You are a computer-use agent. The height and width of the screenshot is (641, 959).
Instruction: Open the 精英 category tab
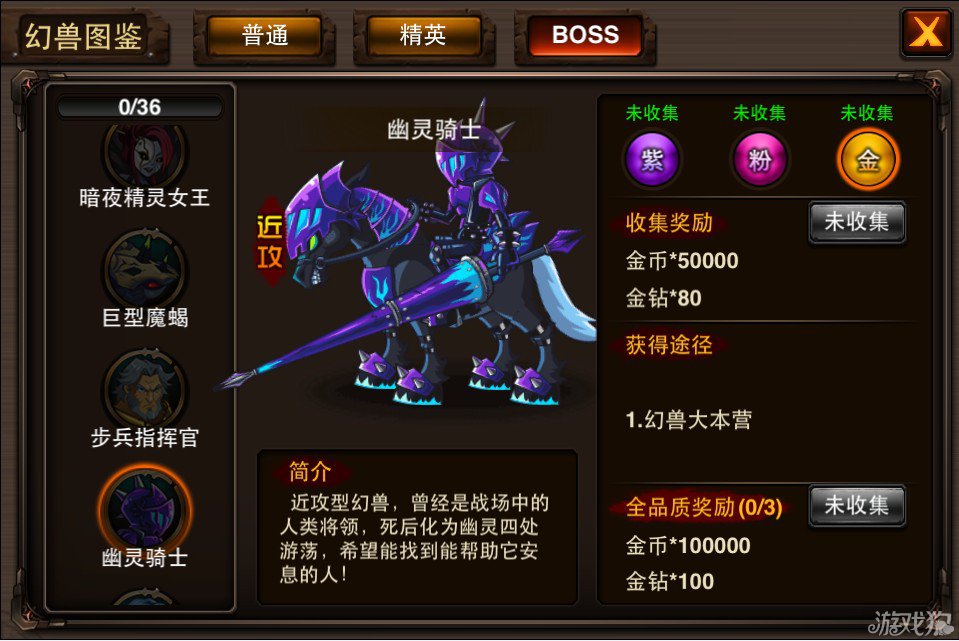pos(423,36)
